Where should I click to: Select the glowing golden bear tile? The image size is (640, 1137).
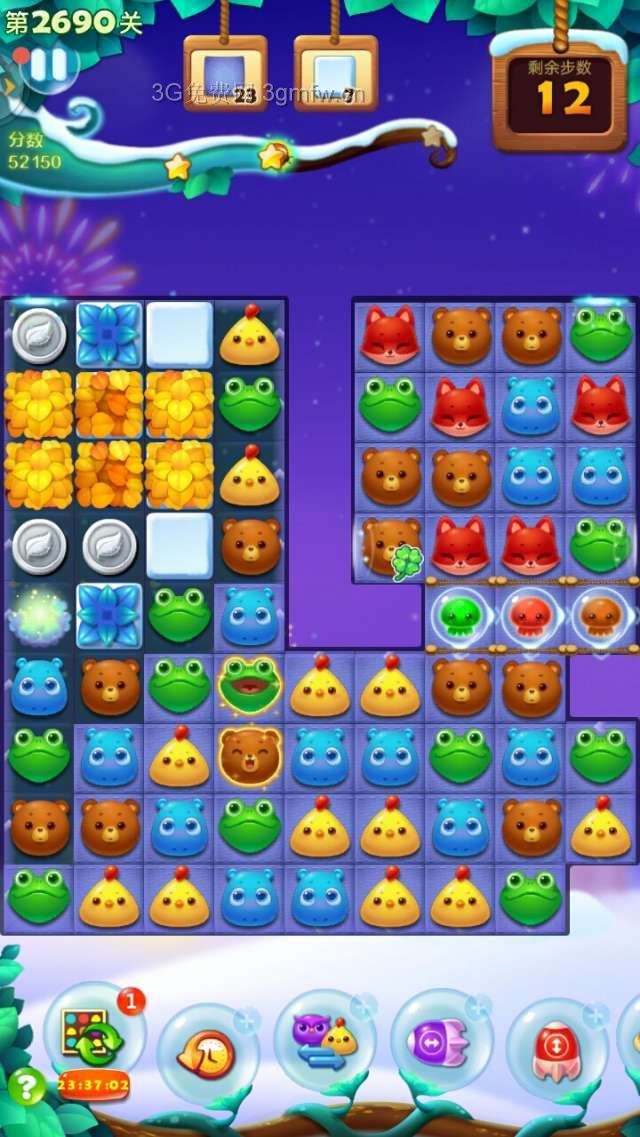point(249,755)
